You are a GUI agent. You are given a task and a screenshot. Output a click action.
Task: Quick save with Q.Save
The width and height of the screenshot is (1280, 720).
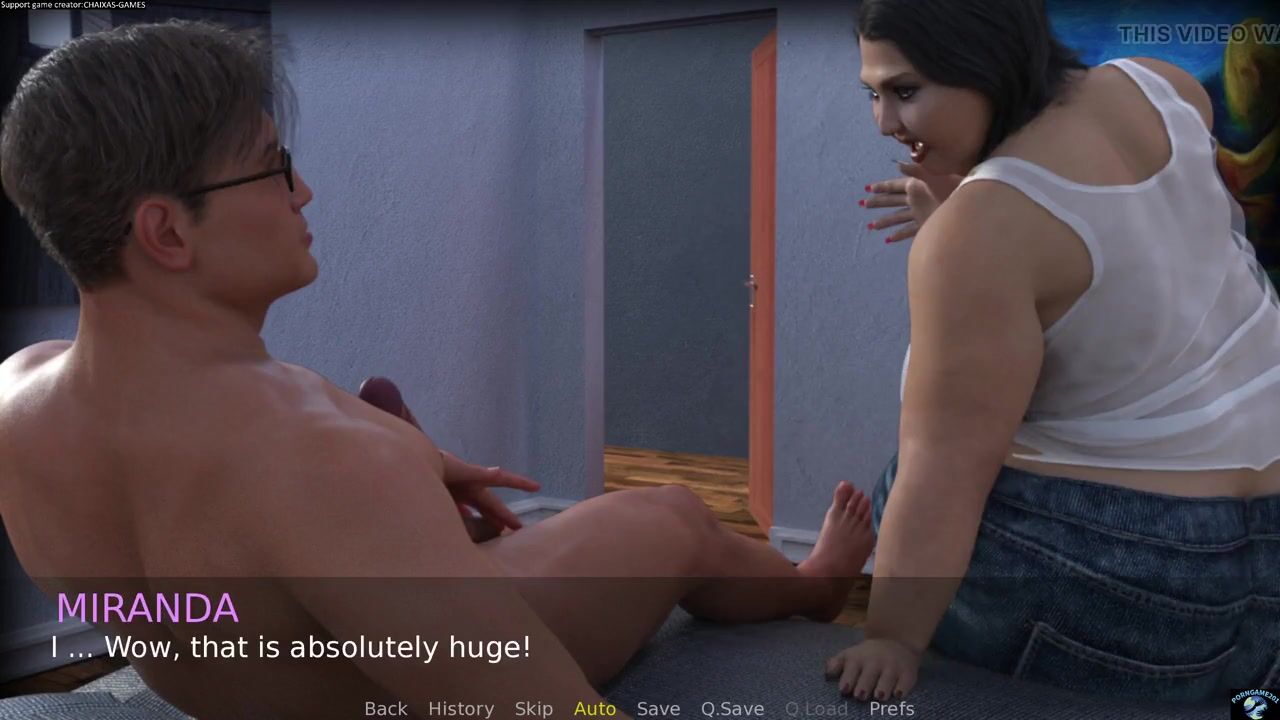tap(732, 708)
